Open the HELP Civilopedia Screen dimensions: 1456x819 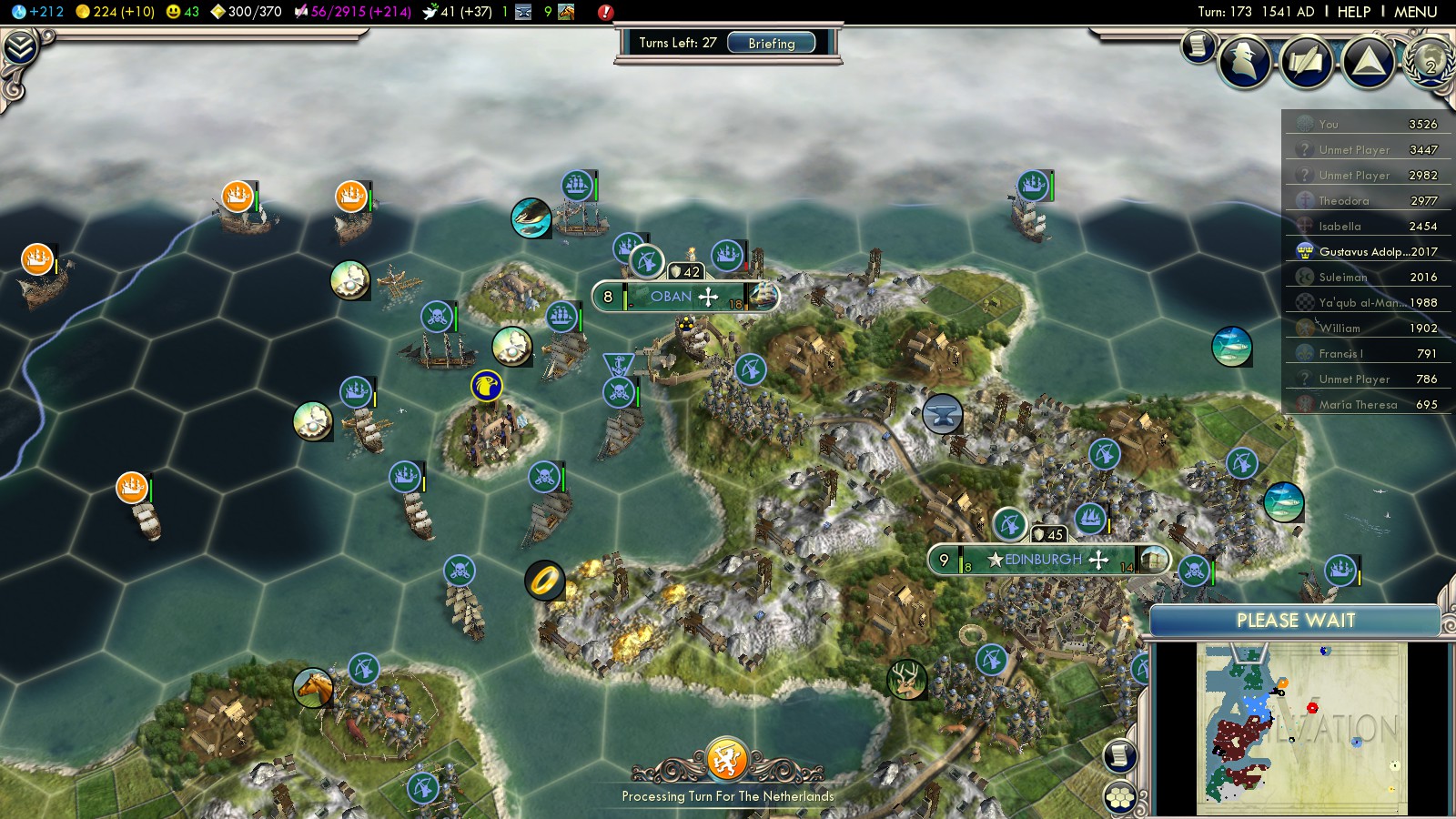click(x=1353, y=12)
